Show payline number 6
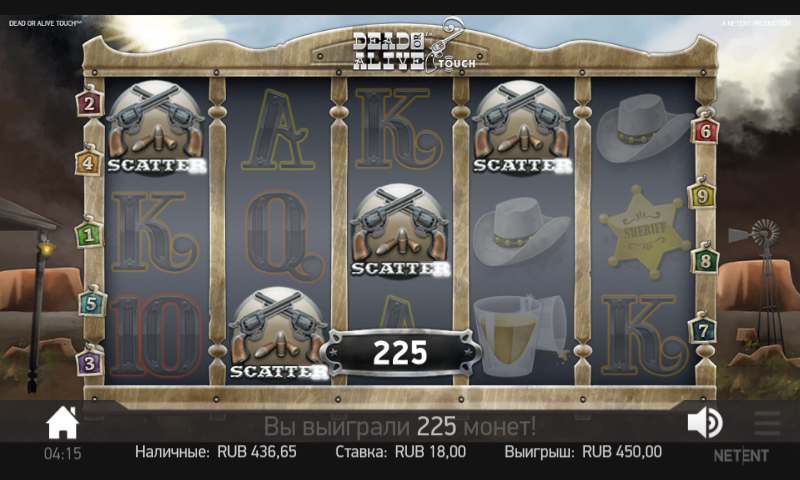The width and height of the screenshot is (800, 480). click(x=706, y=130)
